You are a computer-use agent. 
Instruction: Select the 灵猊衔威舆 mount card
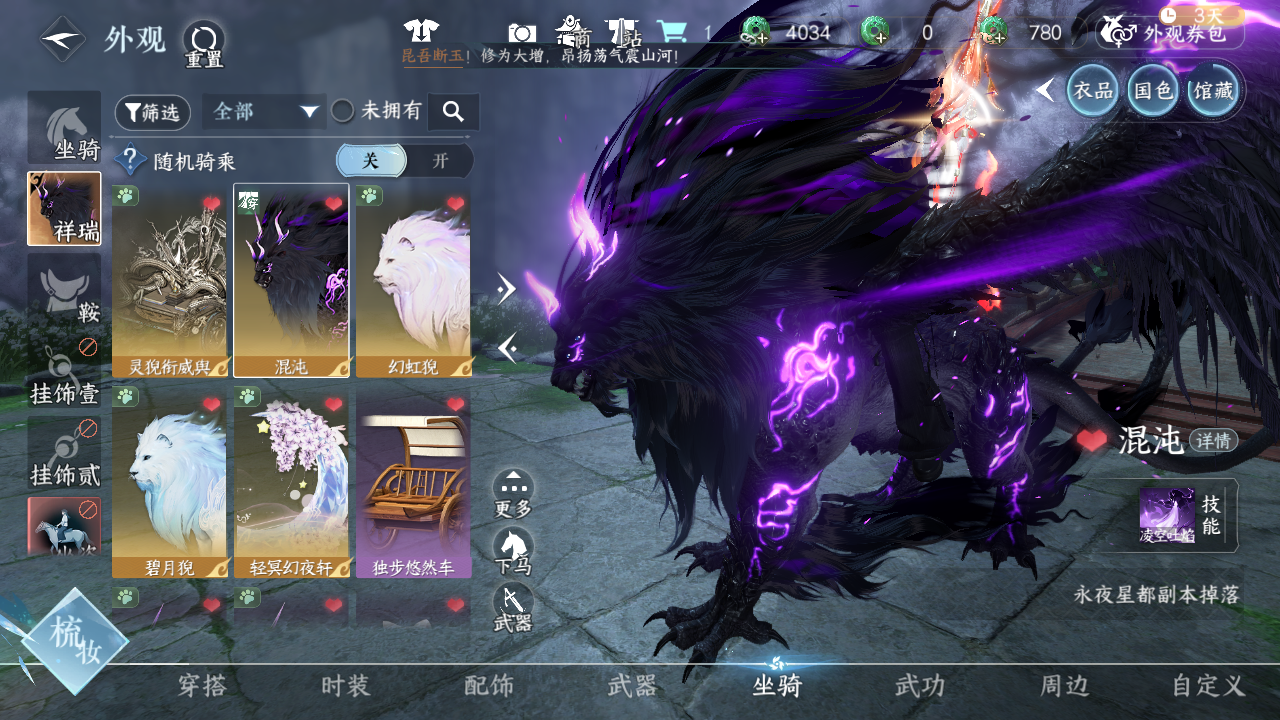pyautogui.click(x=169, y=280)
